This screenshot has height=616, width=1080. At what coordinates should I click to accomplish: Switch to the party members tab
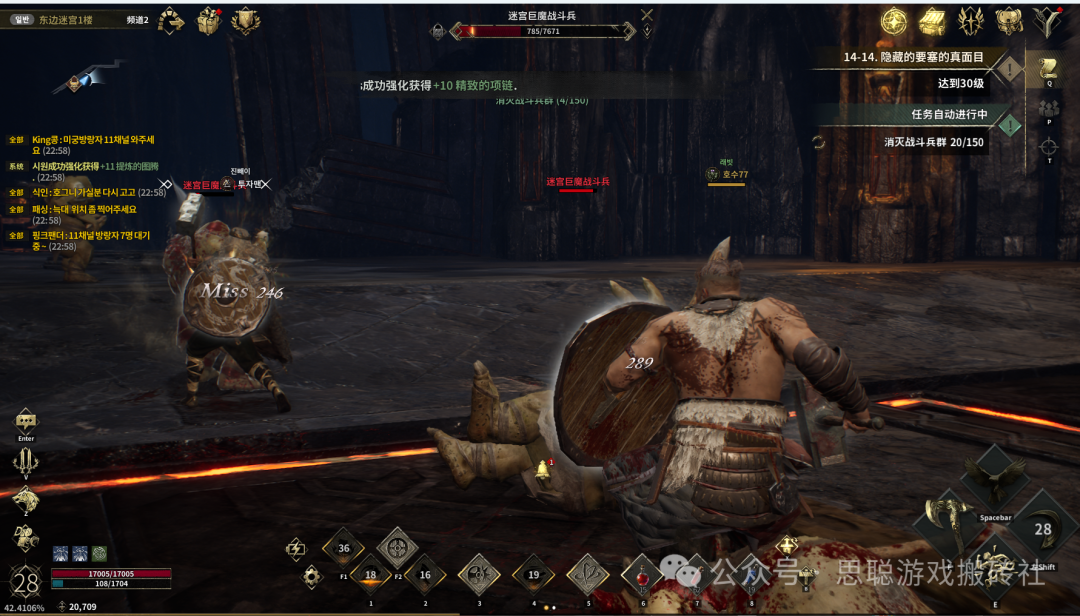1049,107
